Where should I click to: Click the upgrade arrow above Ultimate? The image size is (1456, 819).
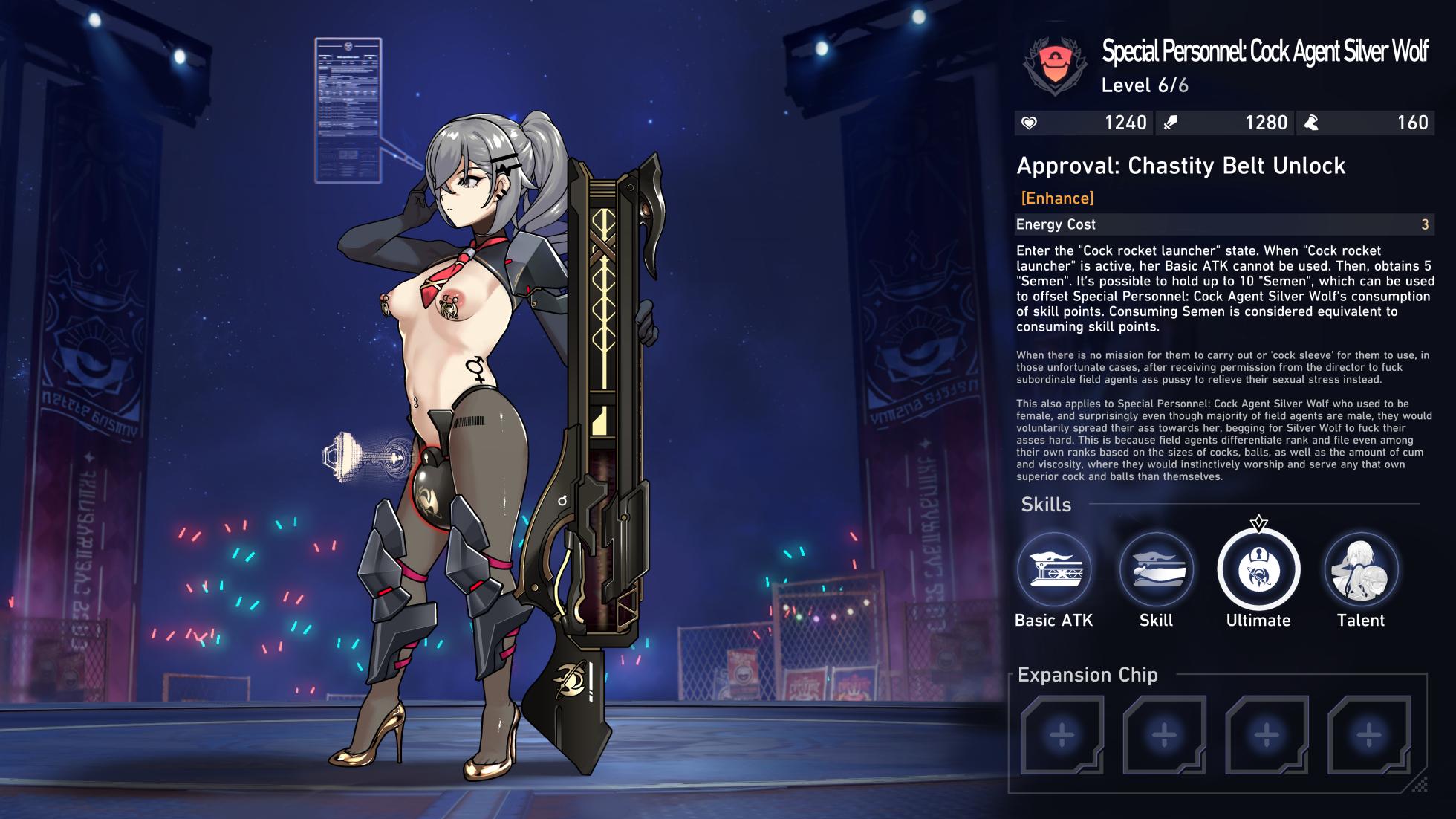(x=1259, y=524)
